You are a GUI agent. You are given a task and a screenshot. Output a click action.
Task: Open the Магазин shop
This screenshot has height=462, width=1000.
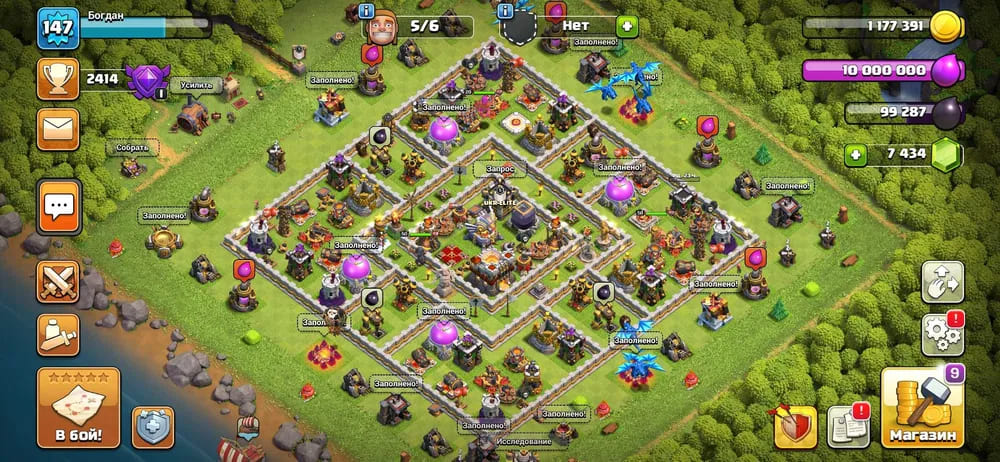click(x=920, y=408)
